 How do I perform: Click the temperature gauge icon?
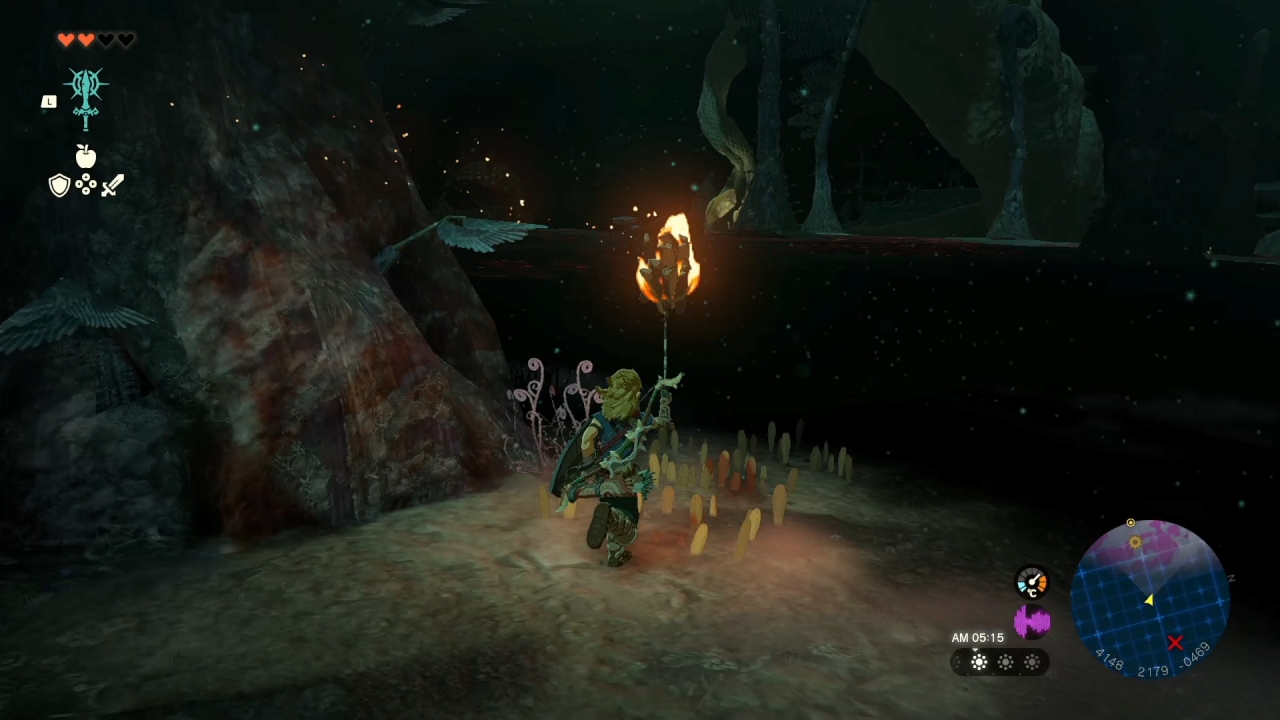coord(1031,582)
